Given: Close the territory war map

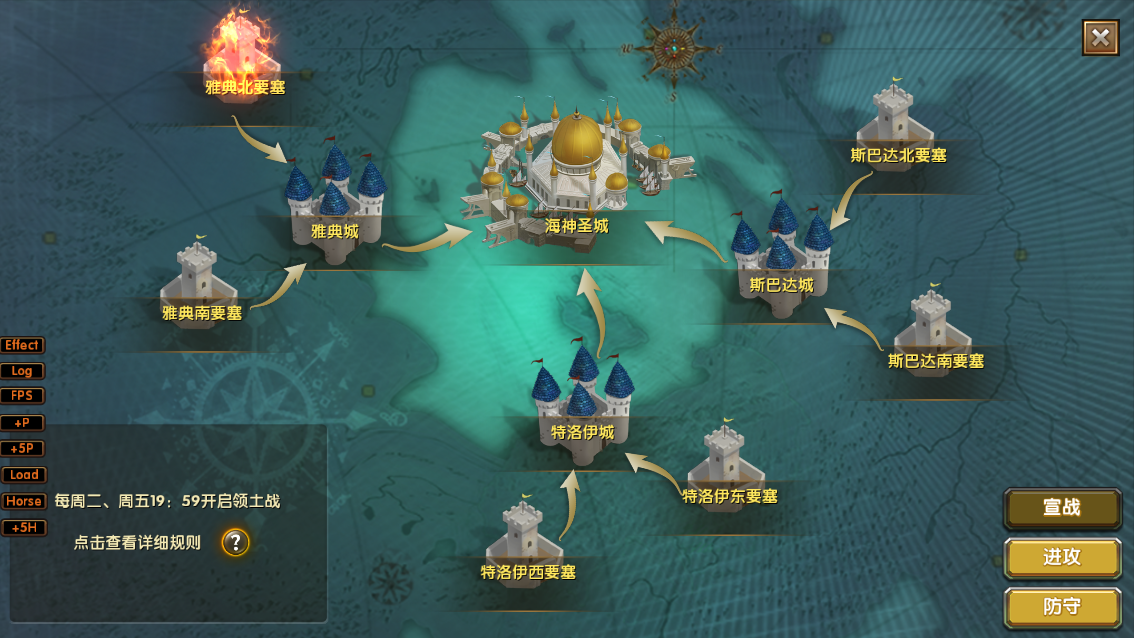Looking at the screenshot, I should point(1100,38).
